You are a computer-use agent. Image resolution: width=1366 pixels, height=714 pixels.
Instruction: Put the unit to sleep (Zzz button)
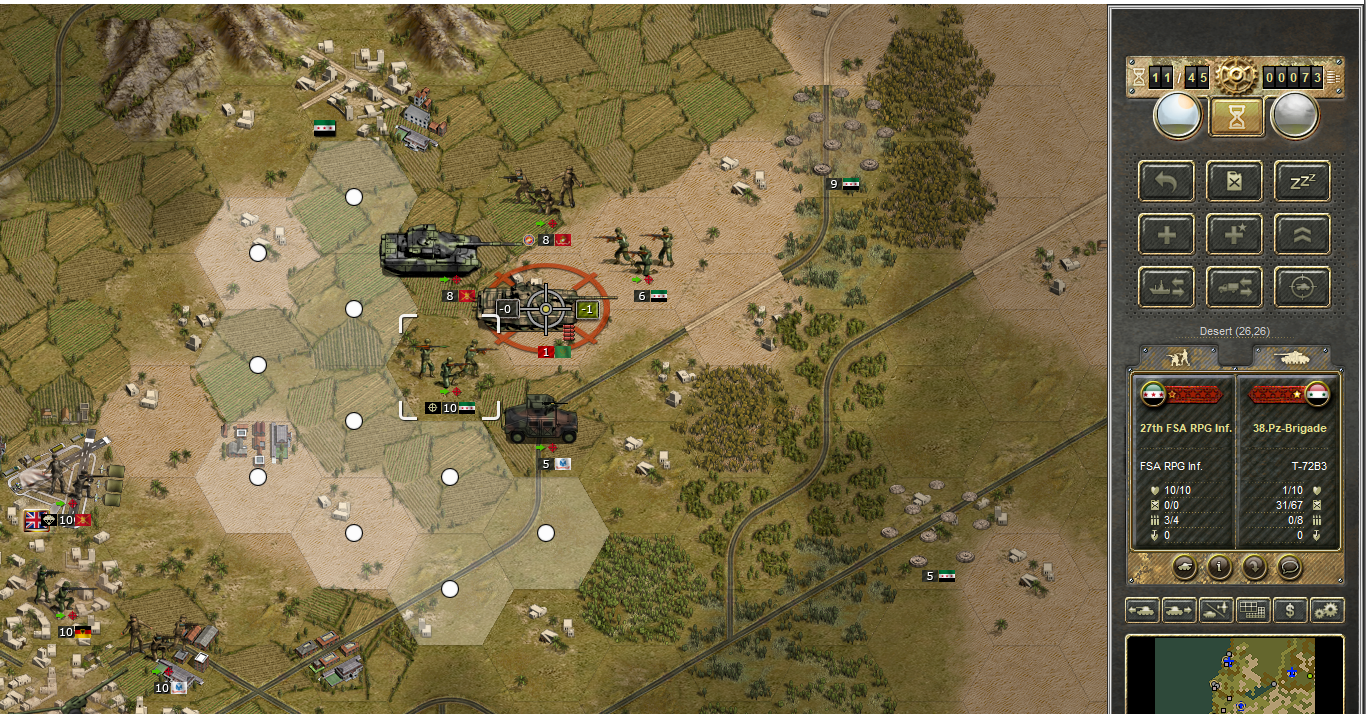pos(1302,181)
